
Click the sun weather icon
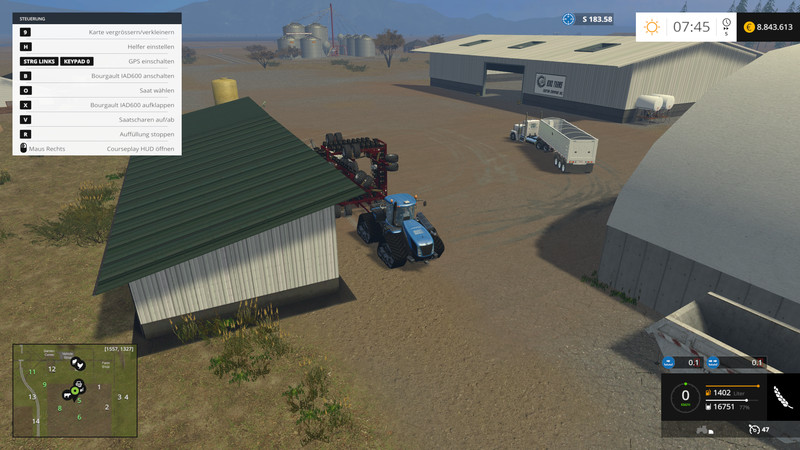652,27
